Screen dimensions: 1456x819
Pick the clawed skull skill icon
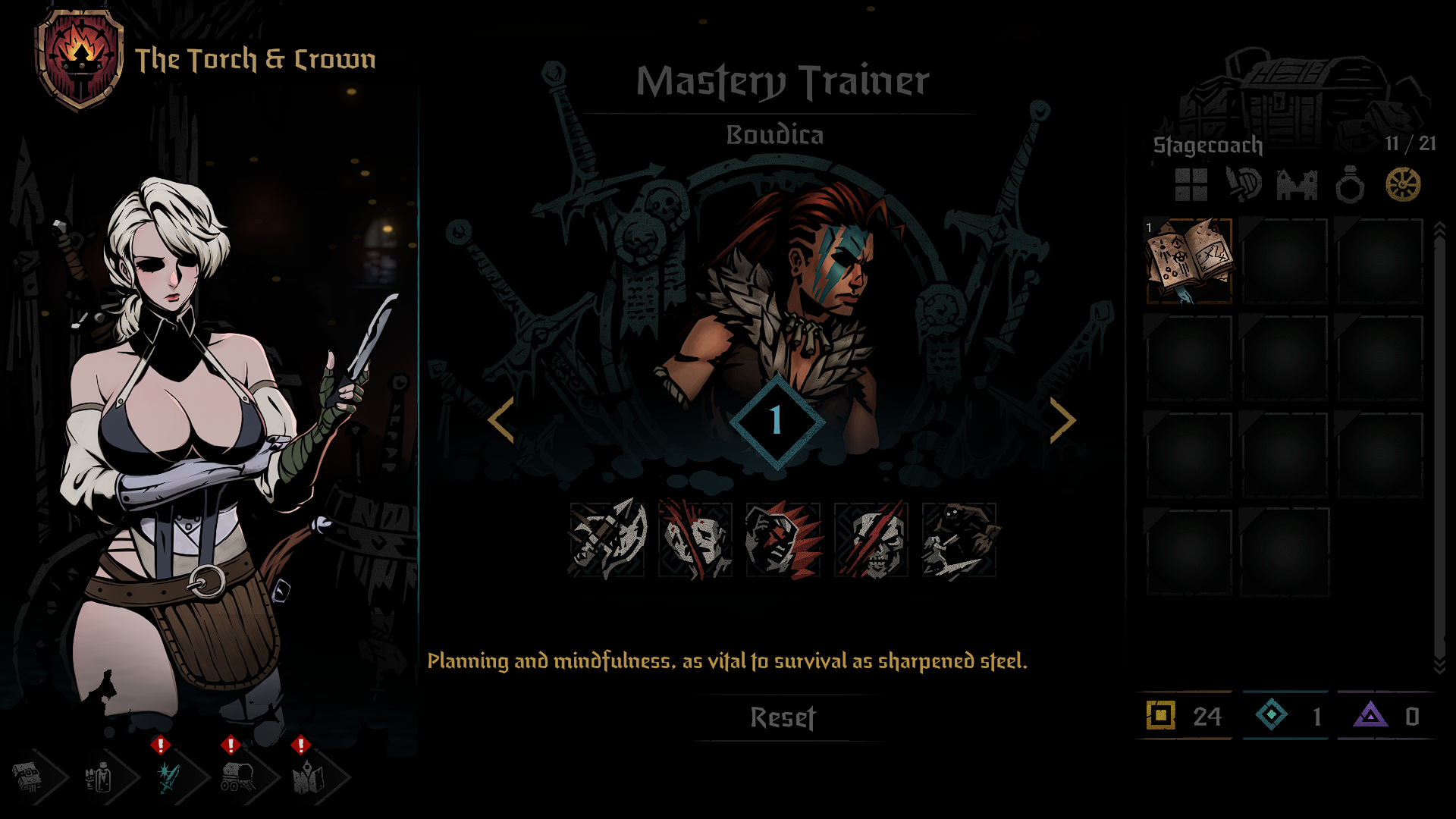pyautogui.click(x=871, y=539)
